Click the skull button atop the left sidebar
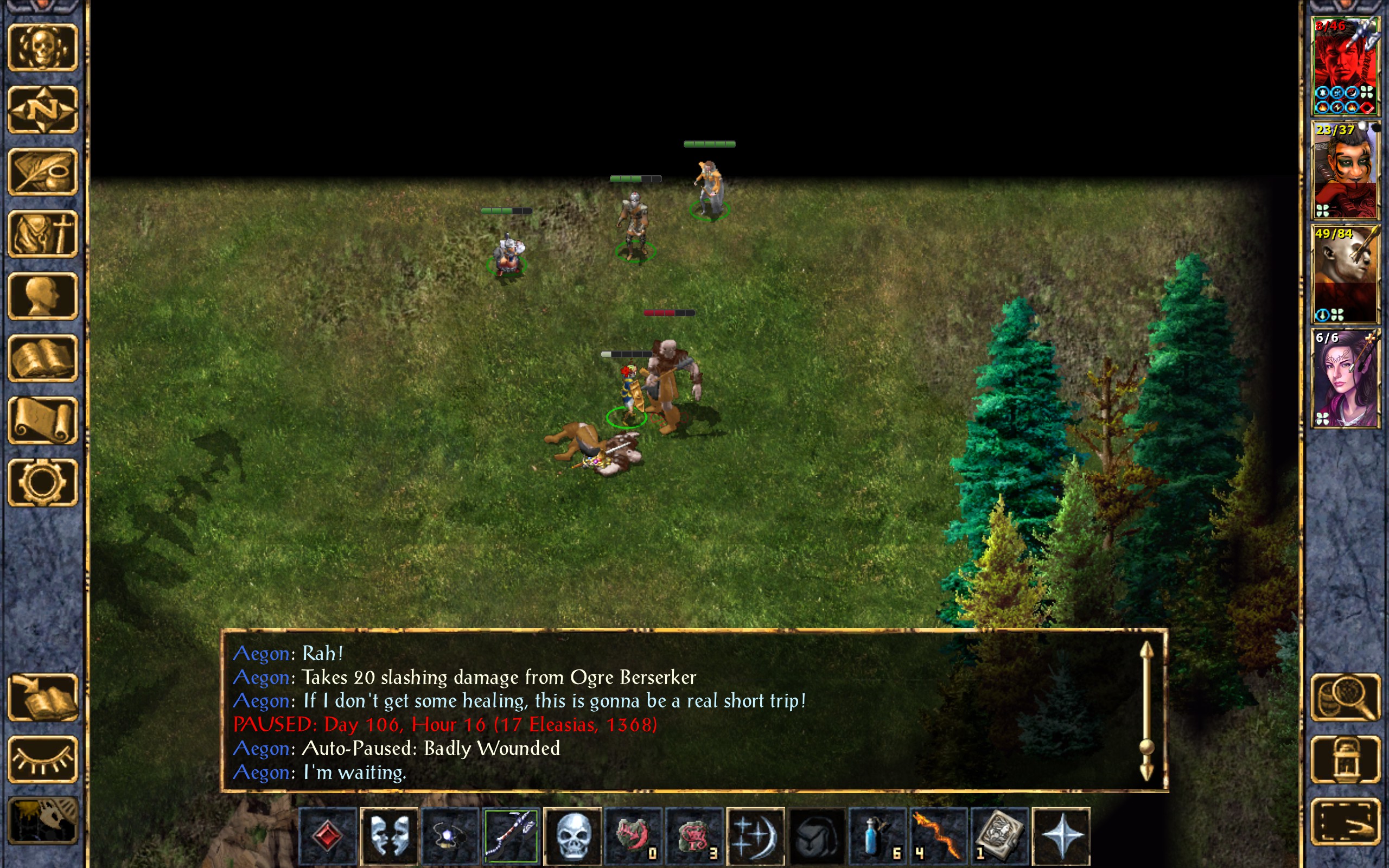The height and width of the screenshot is (868, 1389). [42, 48]
